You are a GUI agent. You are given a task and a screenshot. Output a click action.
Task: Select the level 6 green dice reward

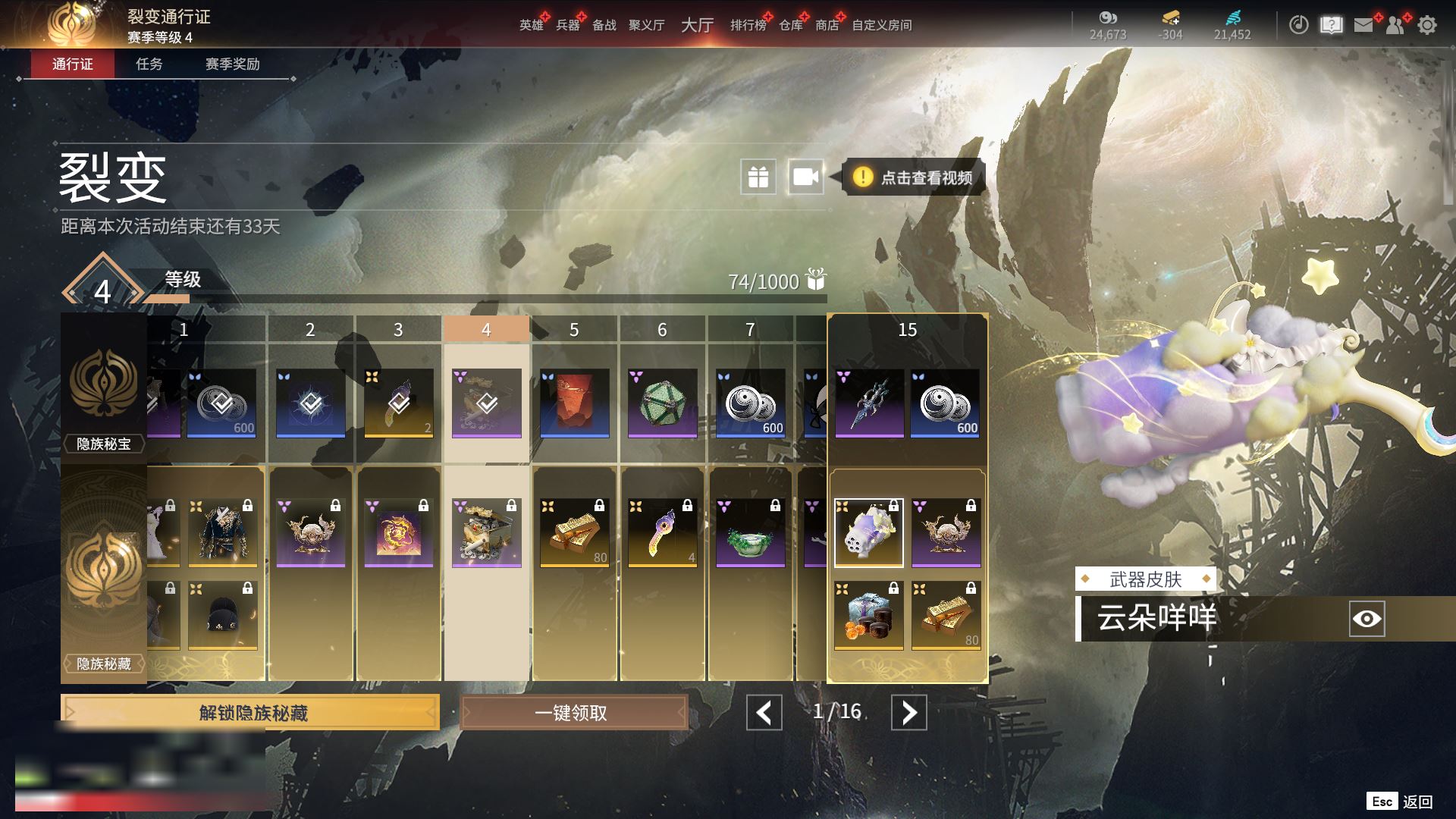[x=662, y=403]
